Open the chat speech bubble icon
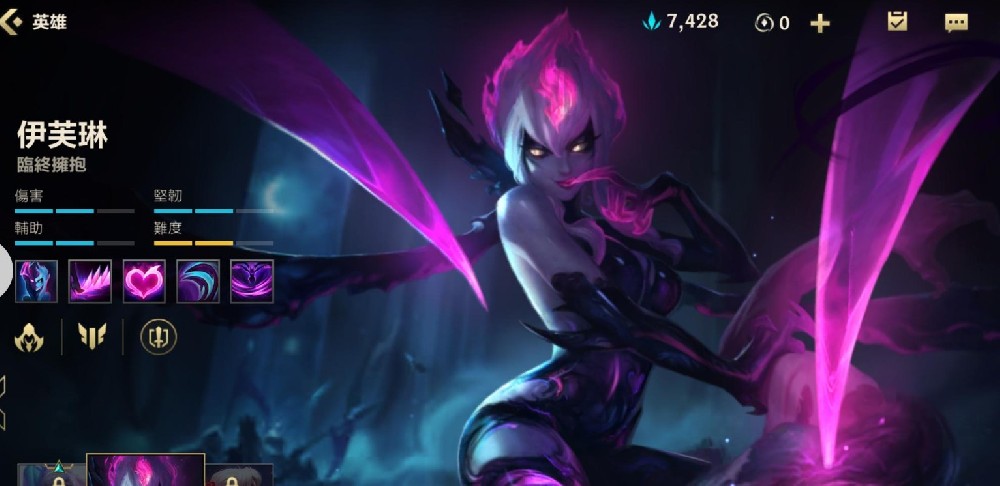This screenshot has height=486, width=1000. click(x=956, y=22)
